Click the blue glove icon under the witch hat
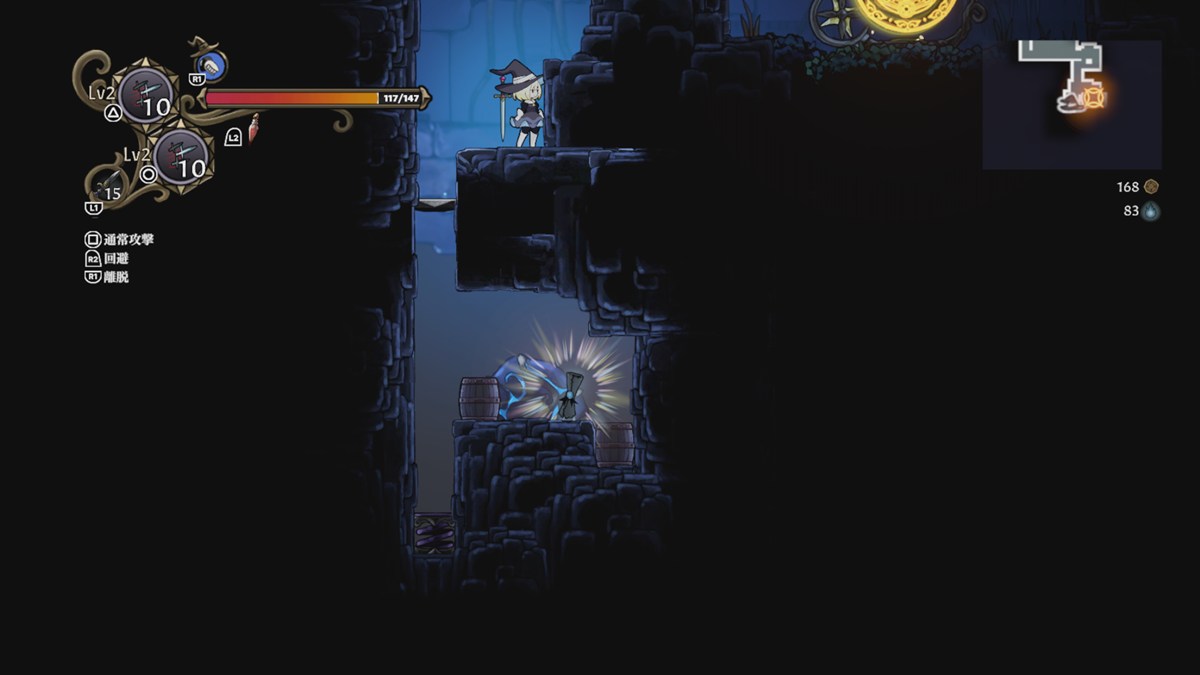The width and height of the screenshot is (1200, 675). click(x=211, y=66)
